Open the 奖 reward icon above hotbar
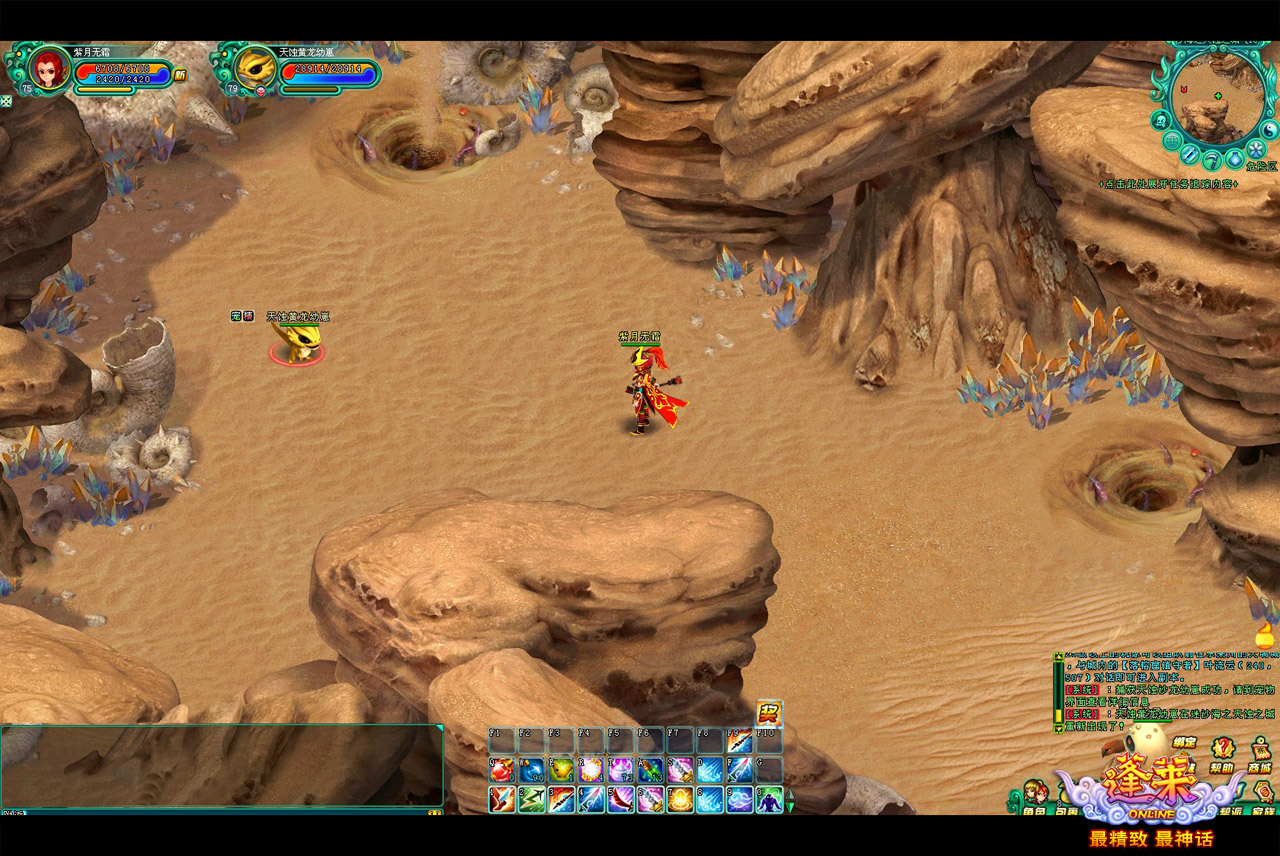Image resolution: width=1280 pixels, height=856 pixels. (769, 713)
